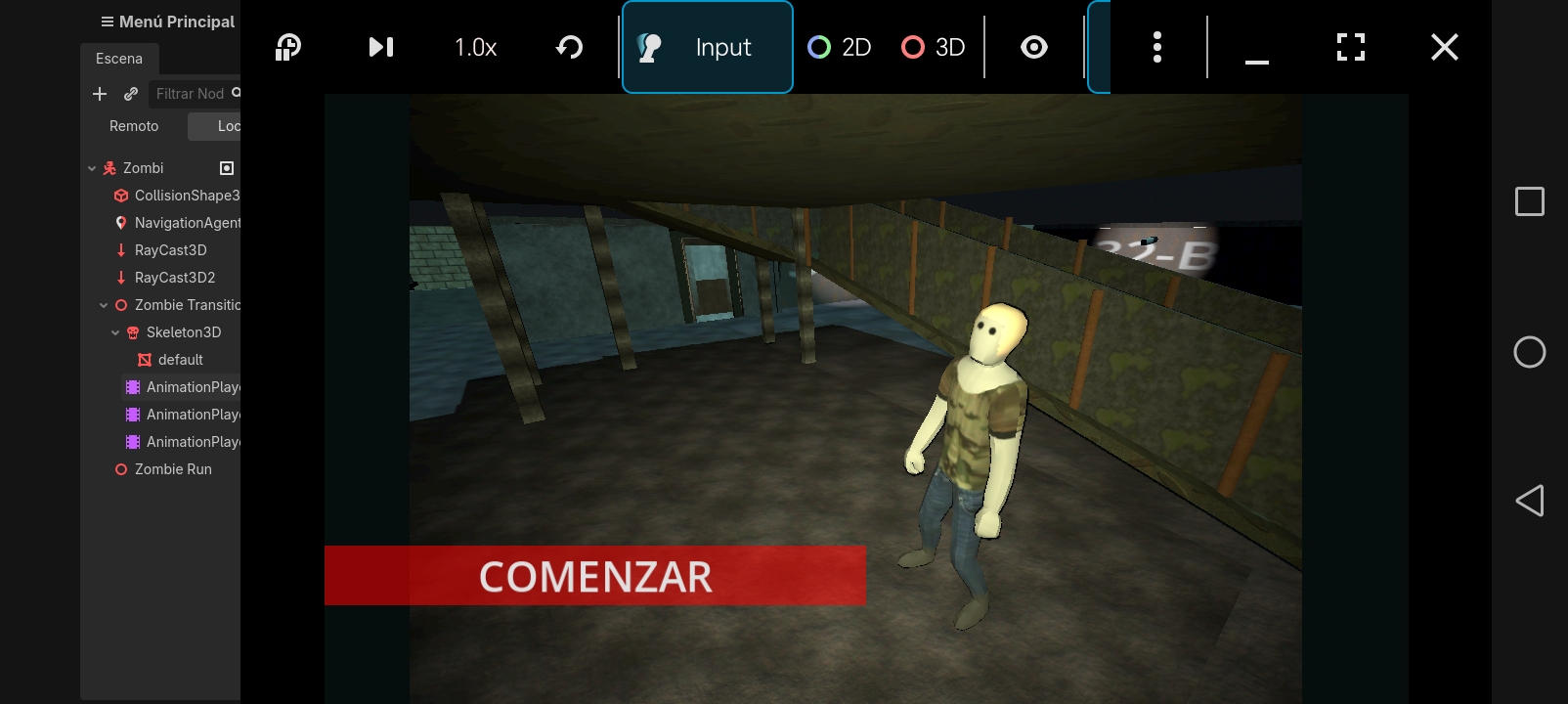Click the add child node plus icon

pos(99,94)
